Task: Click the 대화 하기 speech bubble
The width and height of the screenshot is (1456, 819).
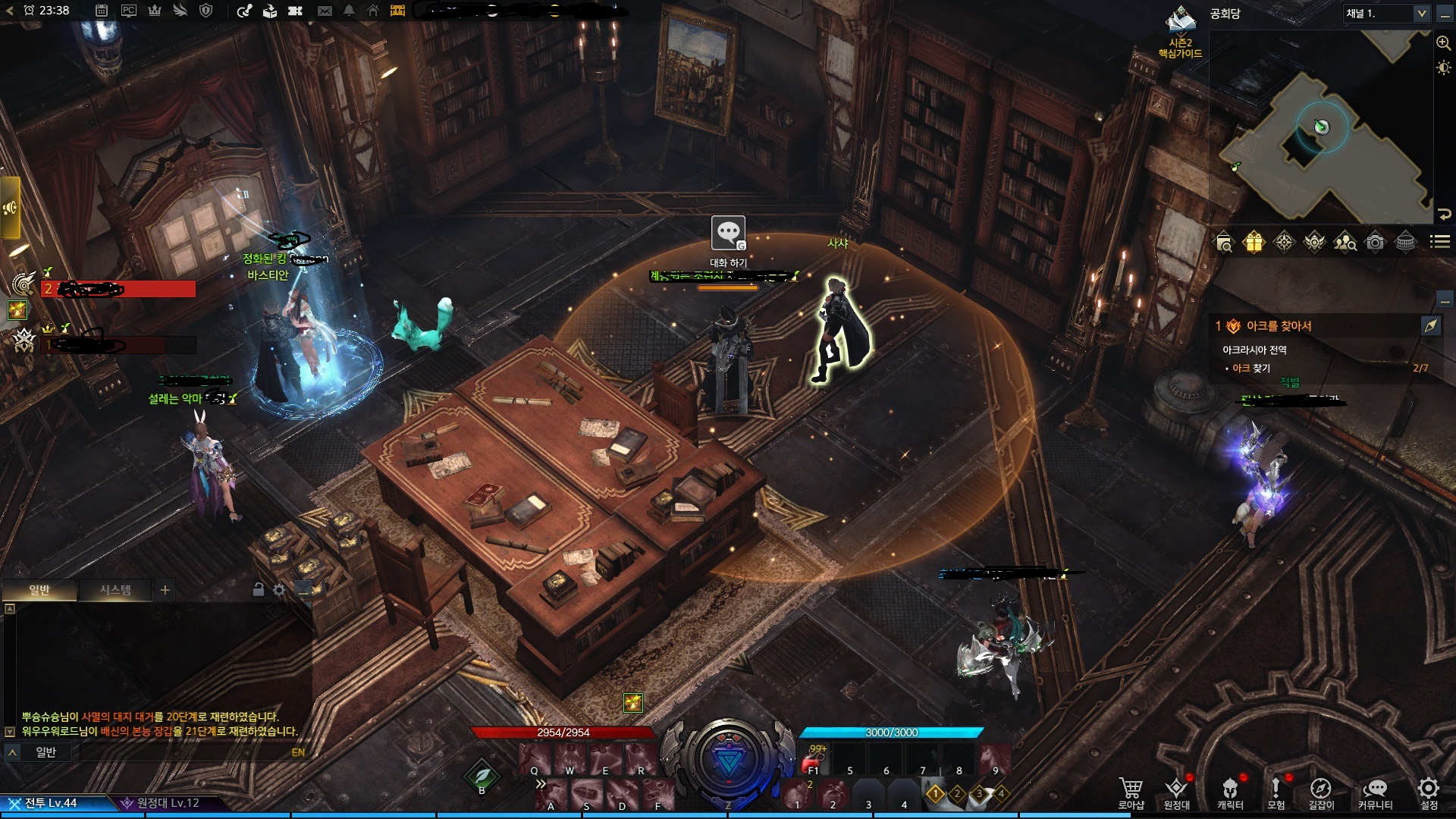Action: 728,234
